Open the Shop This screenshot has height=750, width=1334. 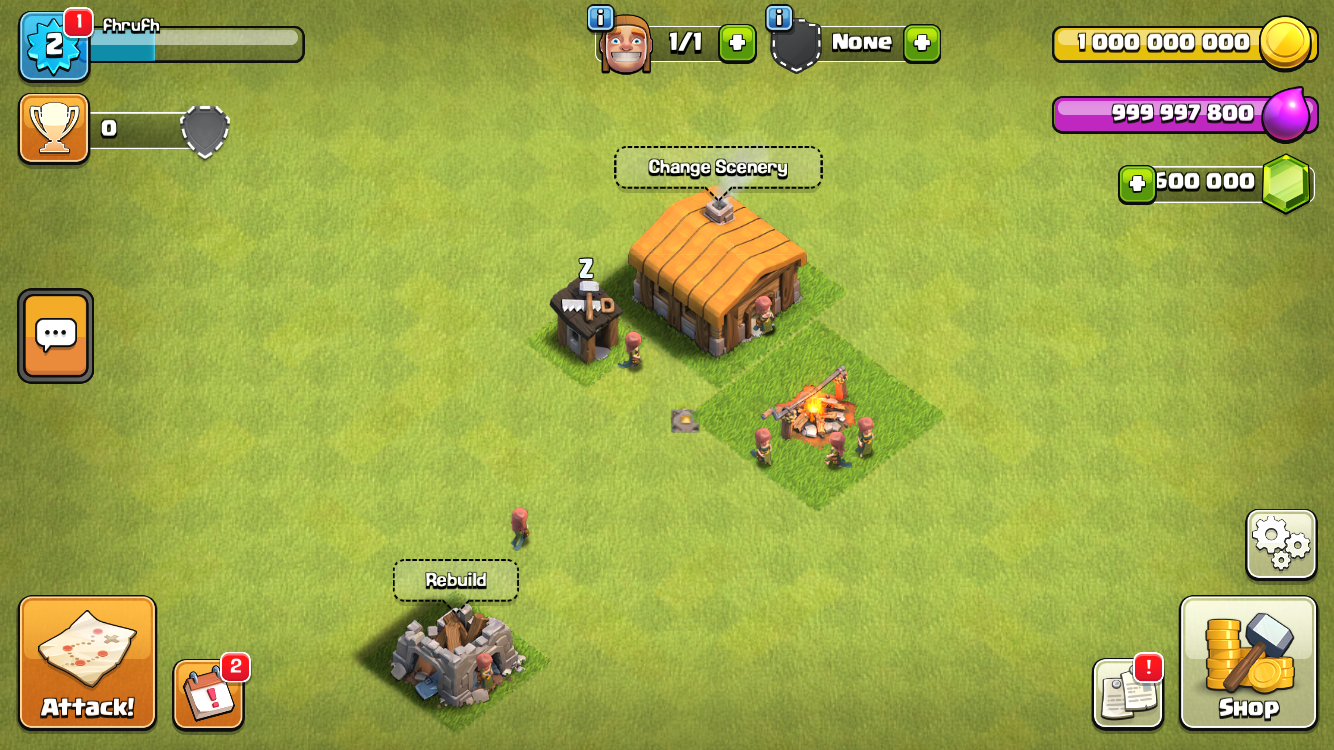(1248, 662)
